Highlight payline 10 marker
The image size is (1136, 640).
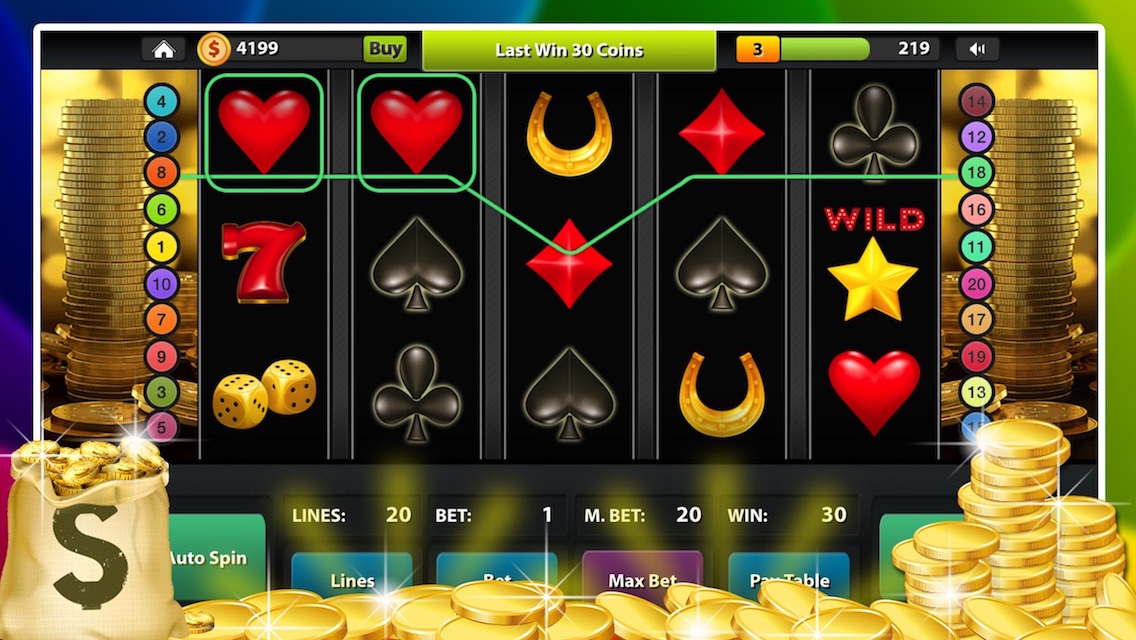click(161, 284)
